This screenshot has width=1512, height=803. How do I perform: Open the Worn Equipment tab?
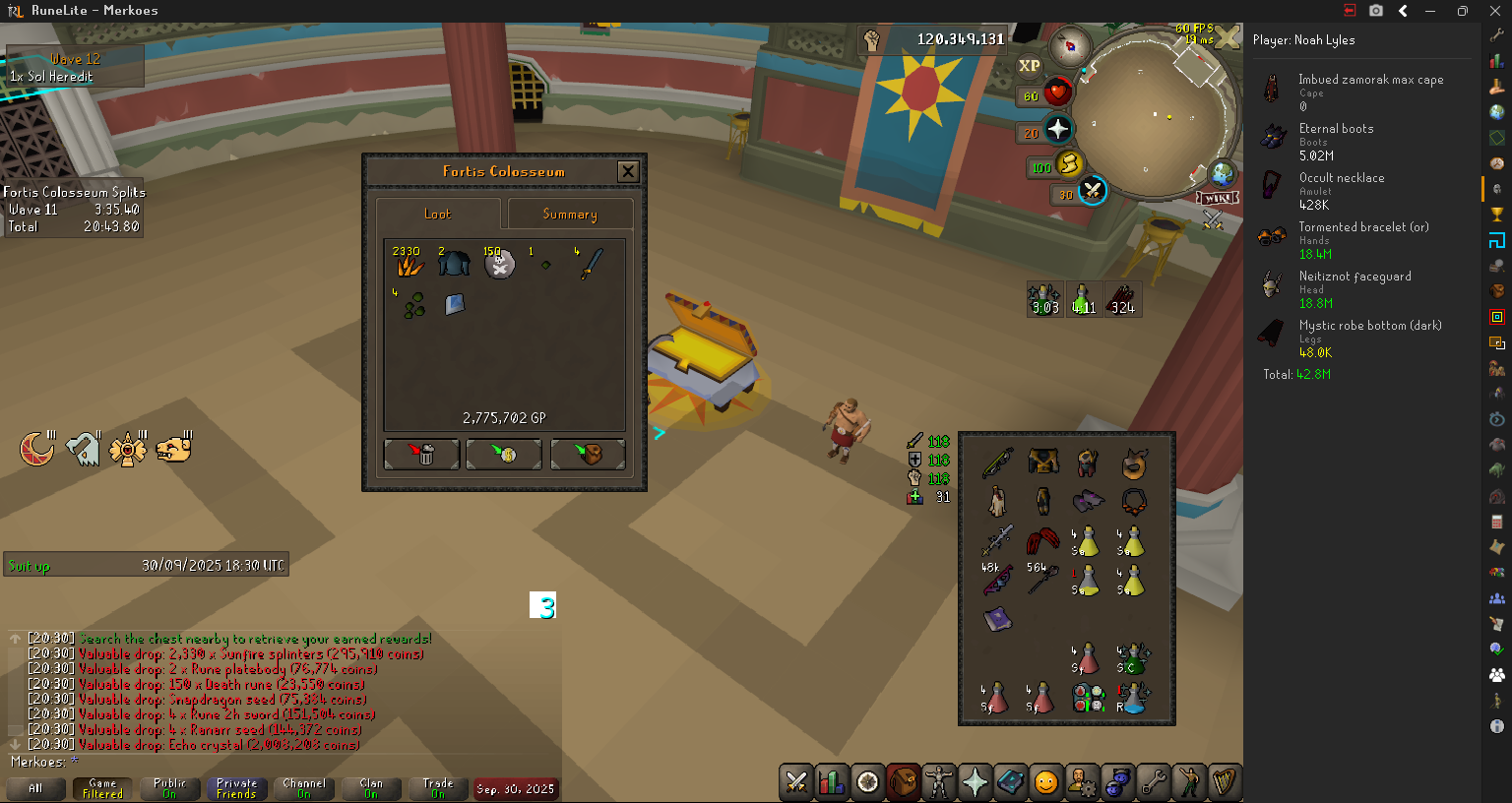tap(938, 782)
